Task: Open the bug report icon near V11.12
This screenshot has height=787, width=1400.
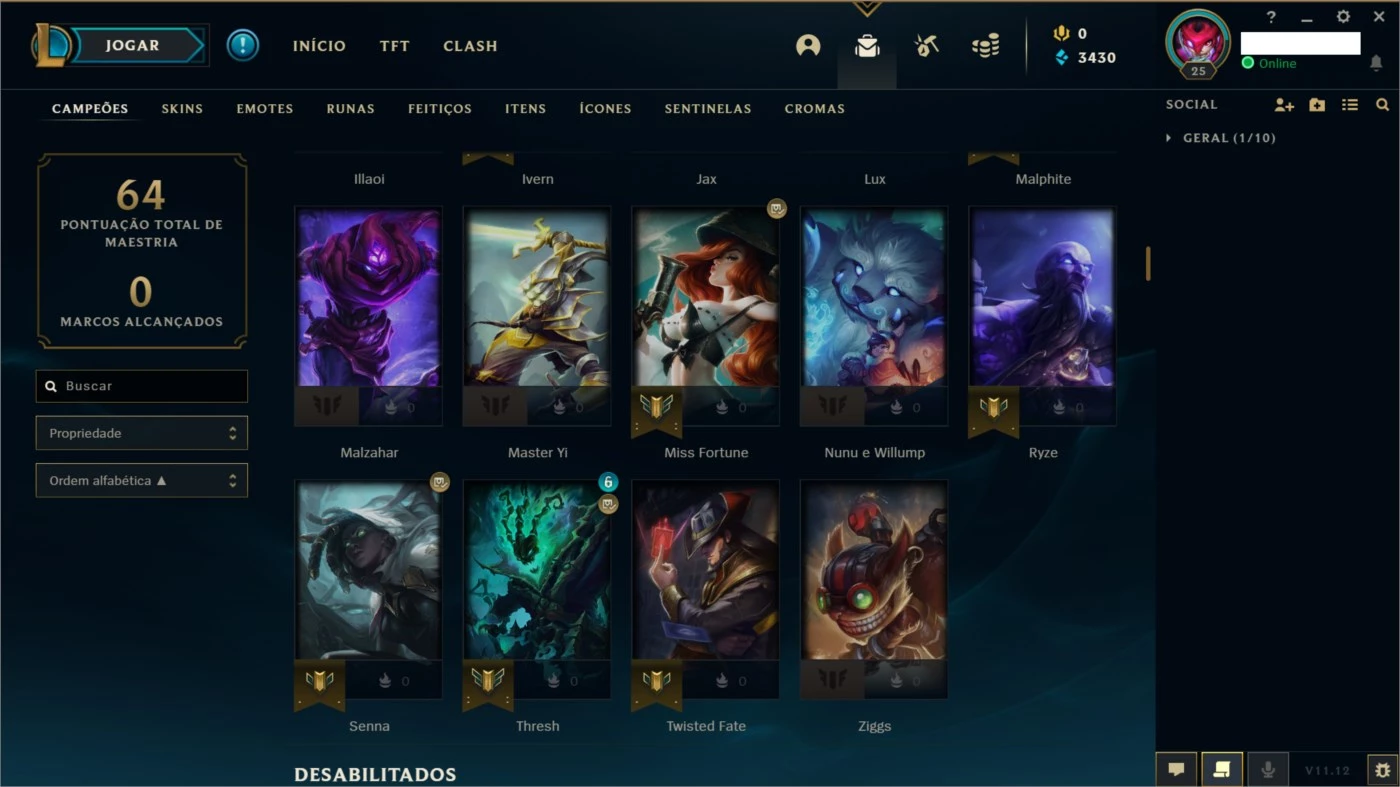Action: coord(1379,770)
